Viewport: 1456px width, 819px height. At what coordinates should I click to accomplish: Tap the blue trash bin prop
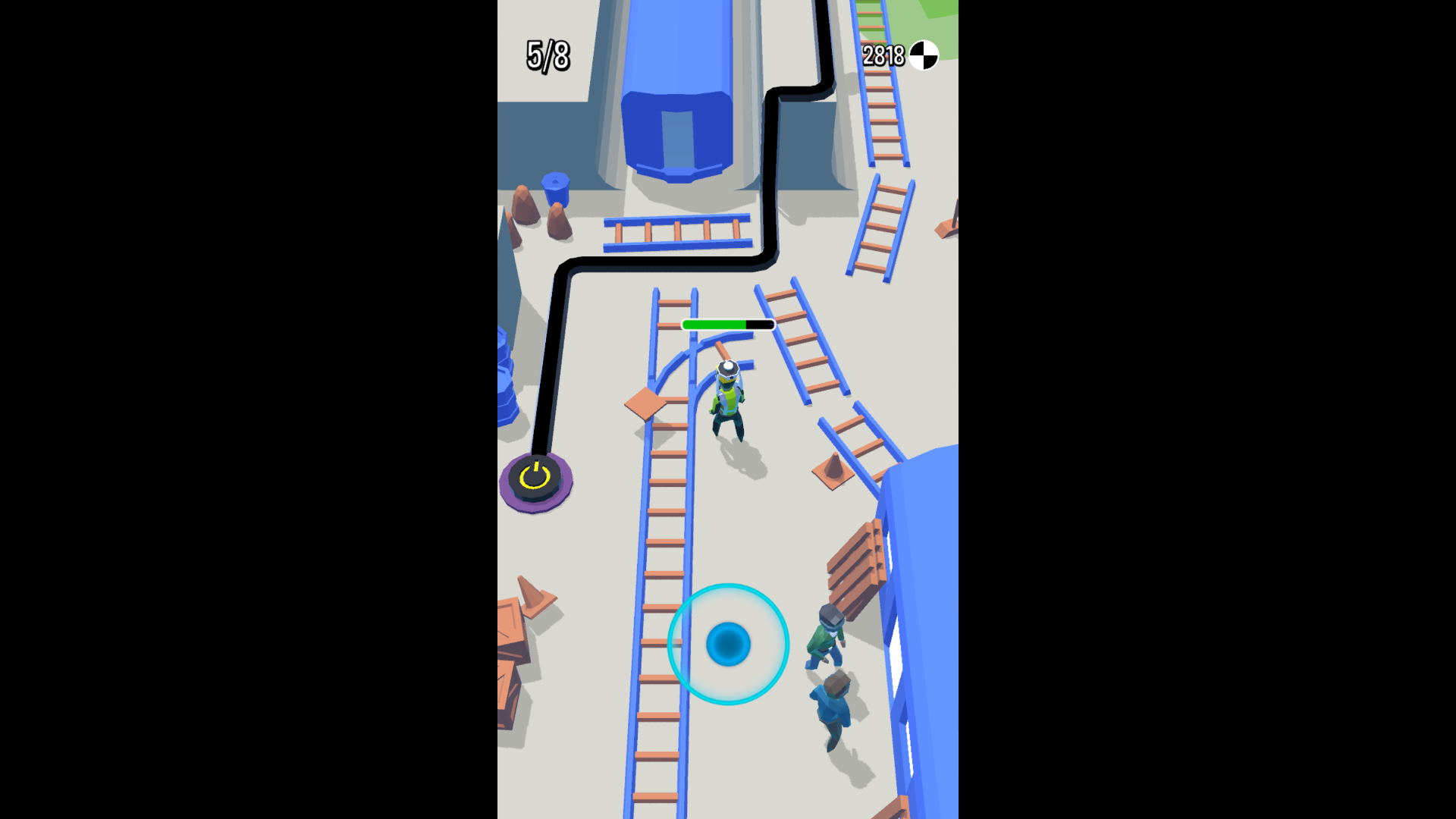[554, 190]
